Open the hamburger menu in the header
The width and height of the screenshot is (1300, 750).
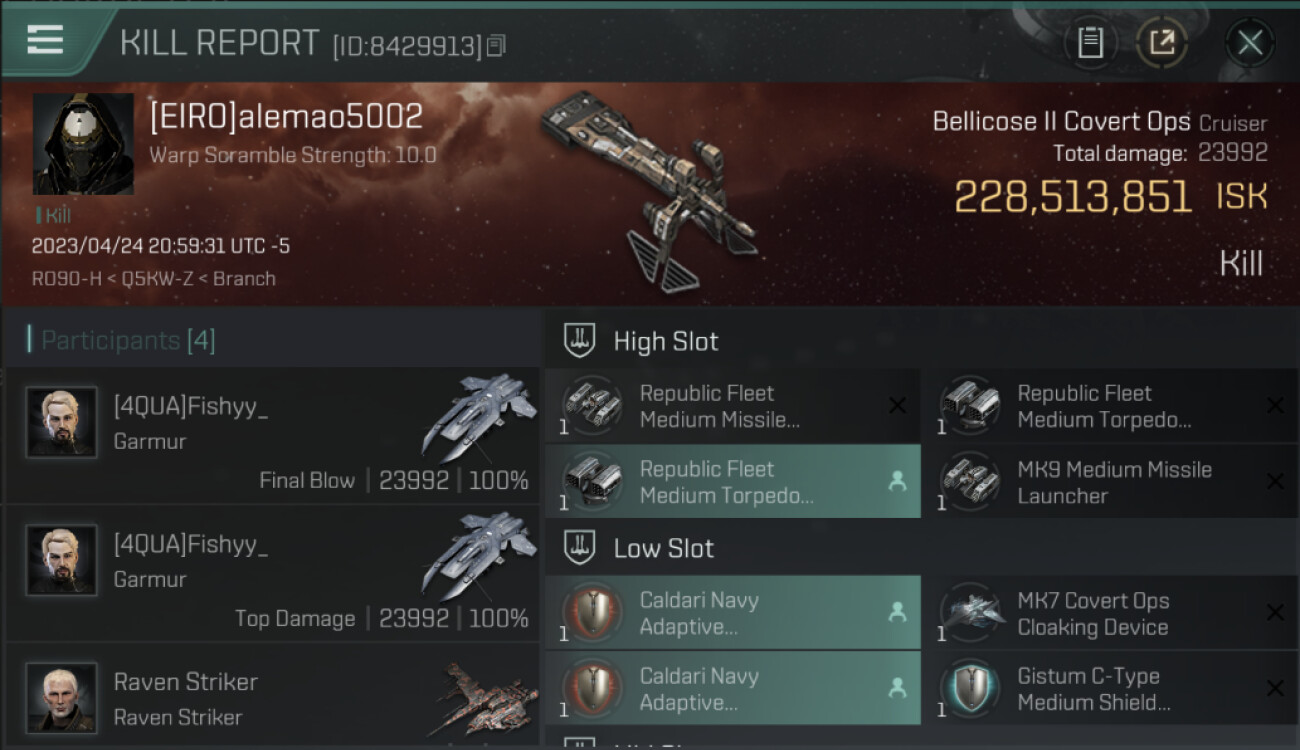pos(45,40)
